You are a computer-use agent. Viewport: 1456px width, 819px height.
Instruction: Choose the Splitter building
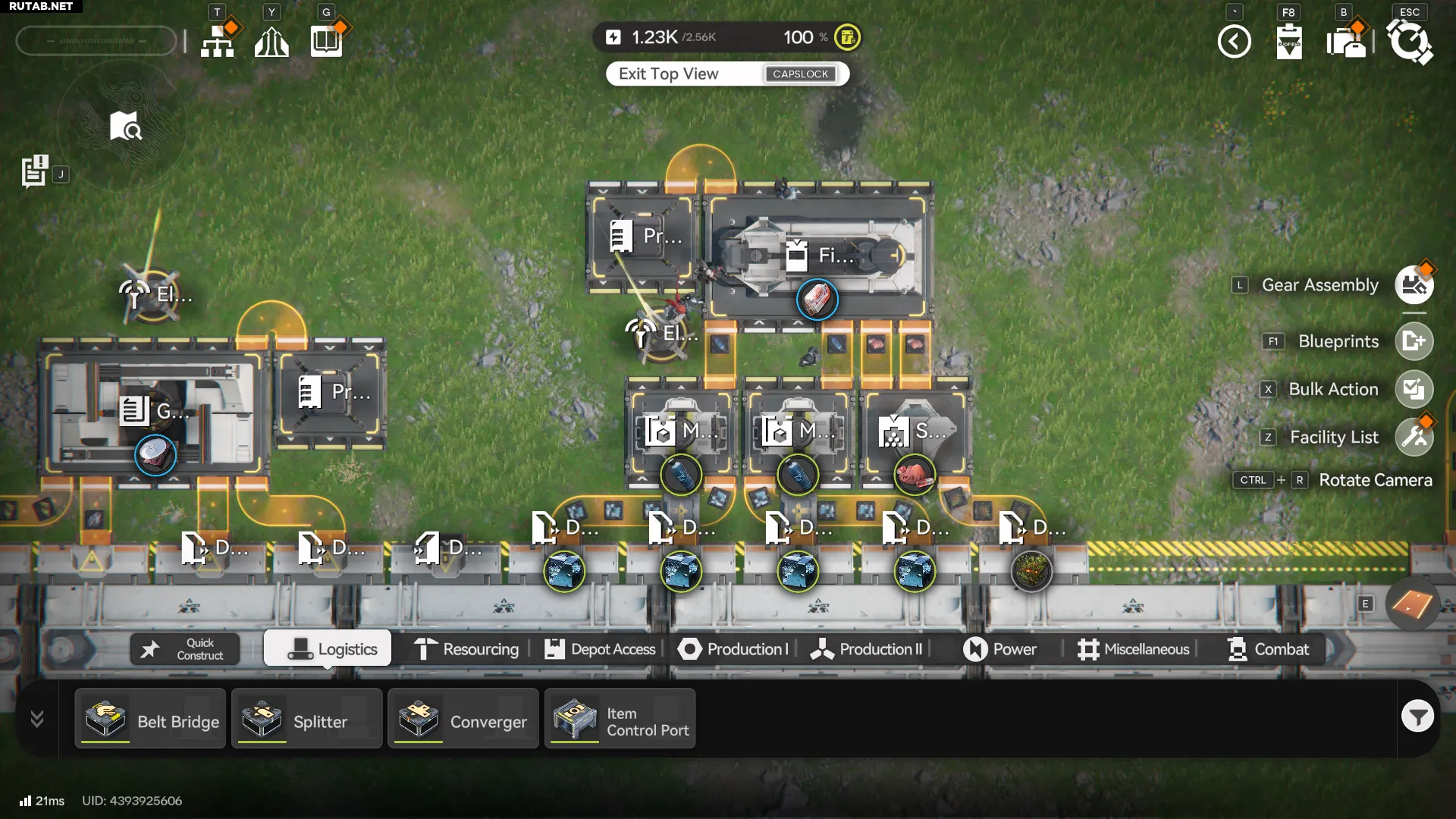click(x=306, y=719)
